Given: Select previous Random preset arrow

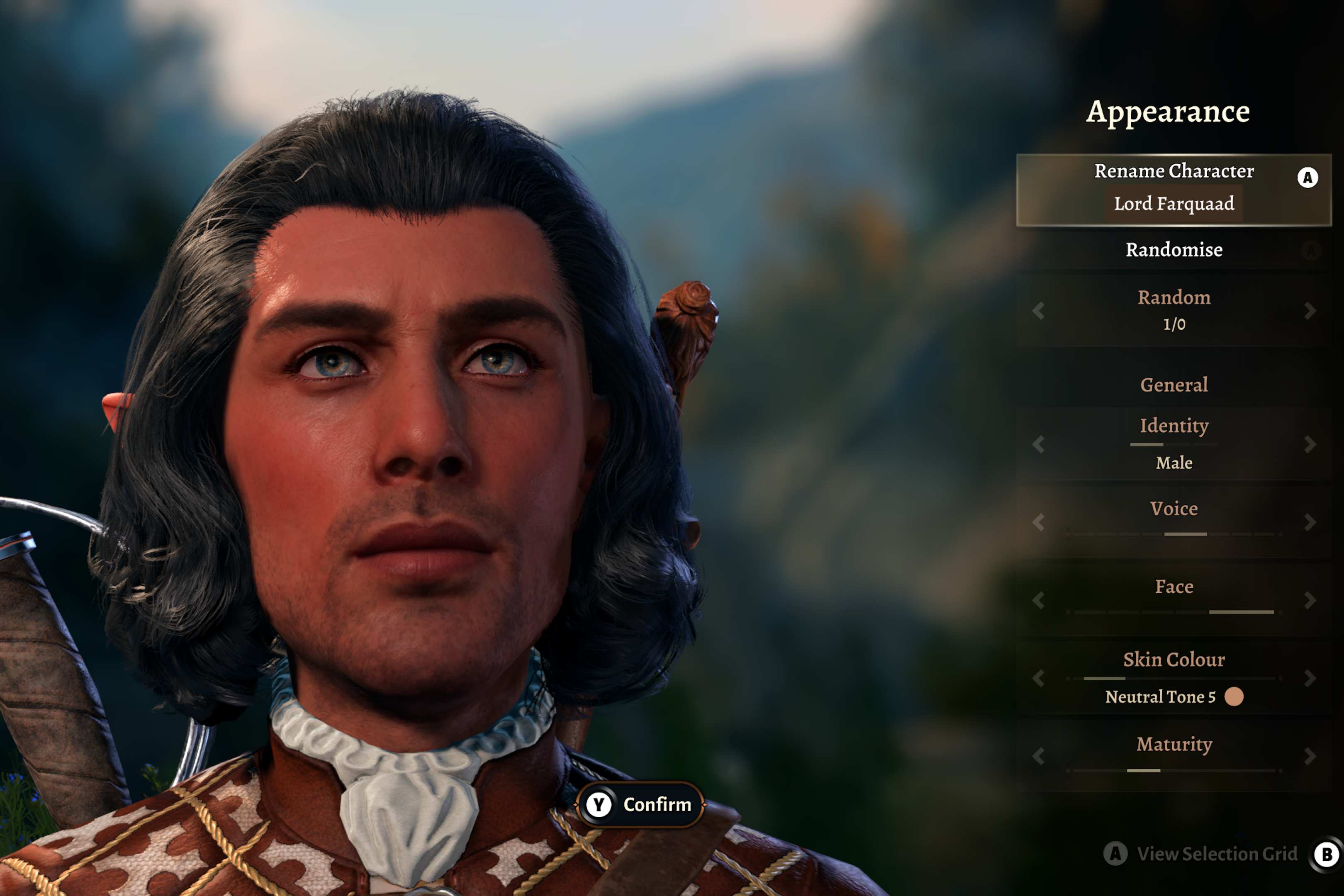Looking at the screenshot, I should (1038, 311).
